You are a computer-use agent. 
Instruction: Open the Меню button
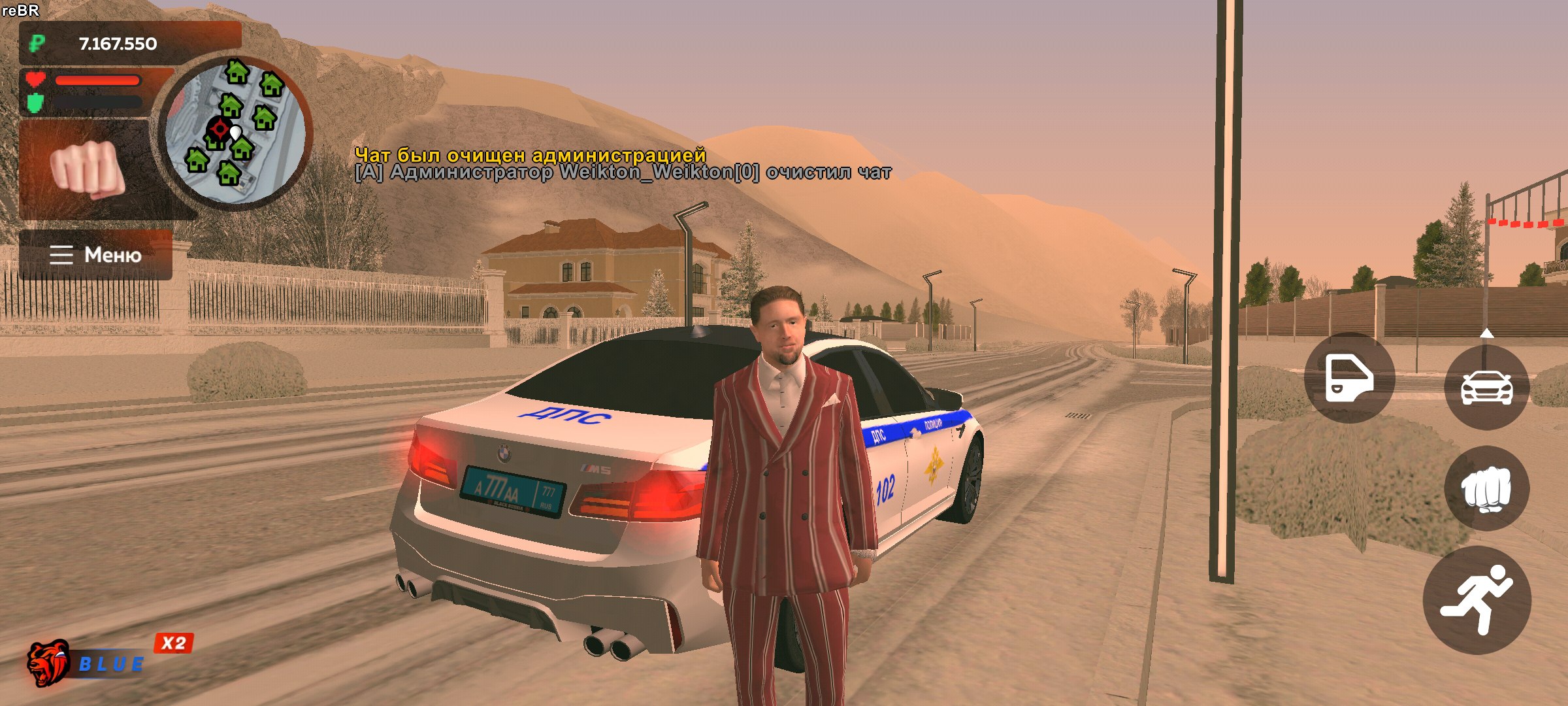tap(96, 254)
